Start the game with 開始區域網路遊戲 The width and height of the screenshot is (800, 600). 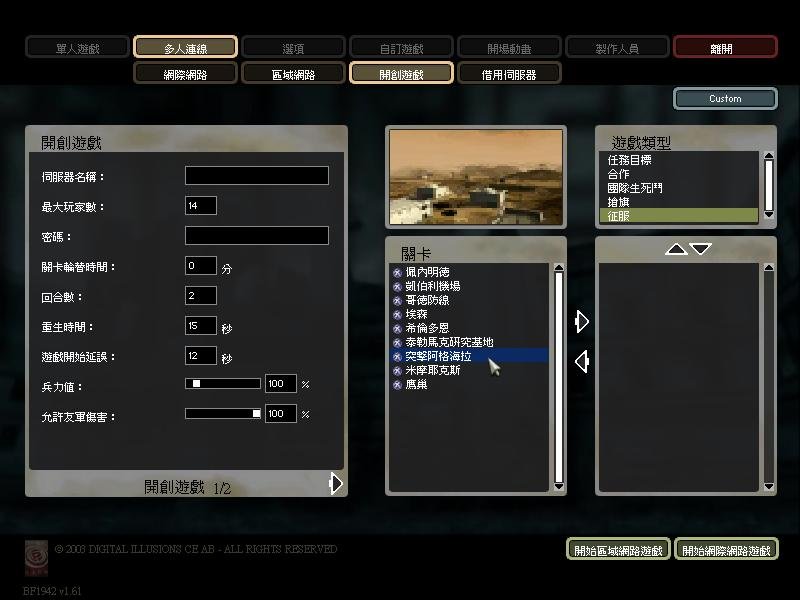click(x=618, y=550)
